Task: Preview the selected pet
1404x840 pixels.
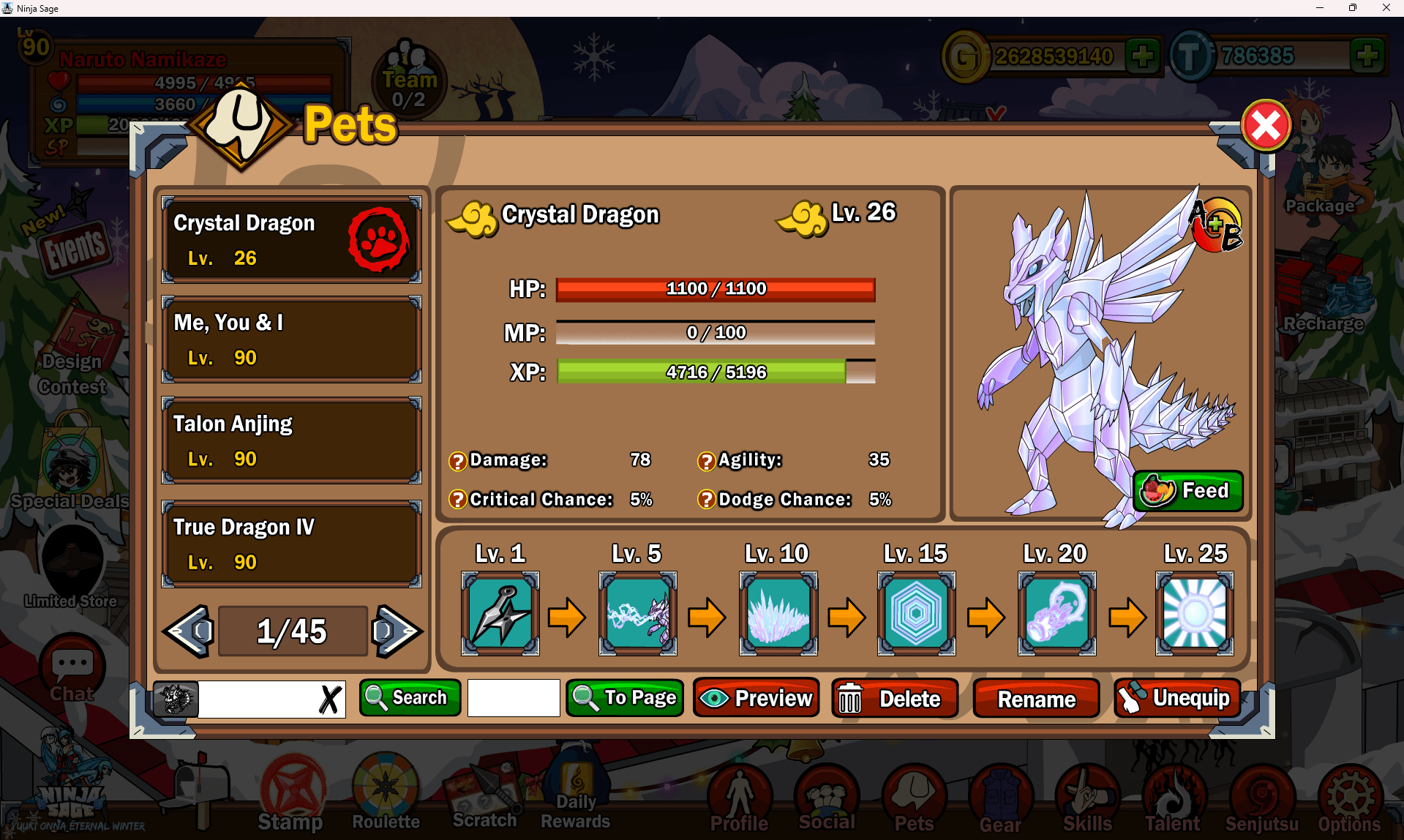Action: point(756,698)
